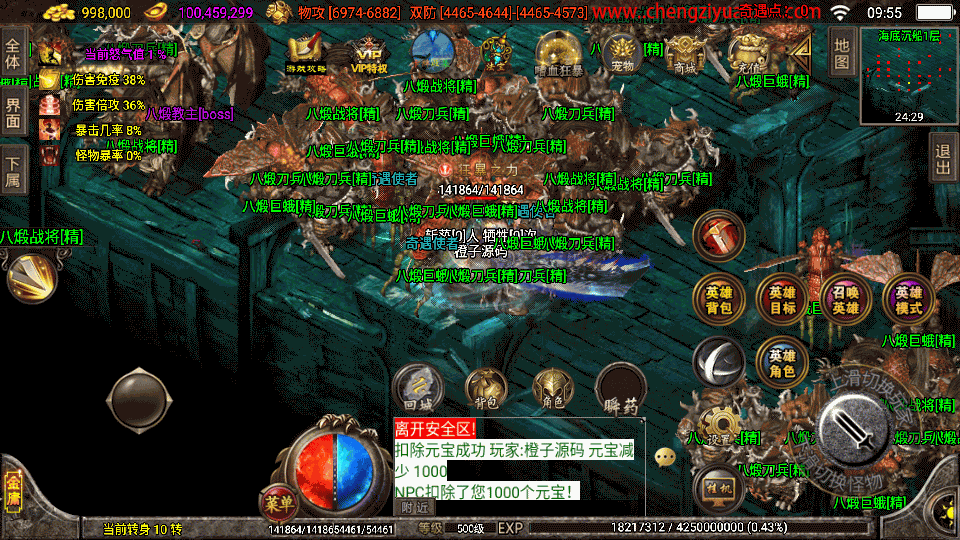The image size is (960, 540).
Task: Toggle the 英雄模式 hero mode
Action: pyautogui.click(x=908, y=299)
